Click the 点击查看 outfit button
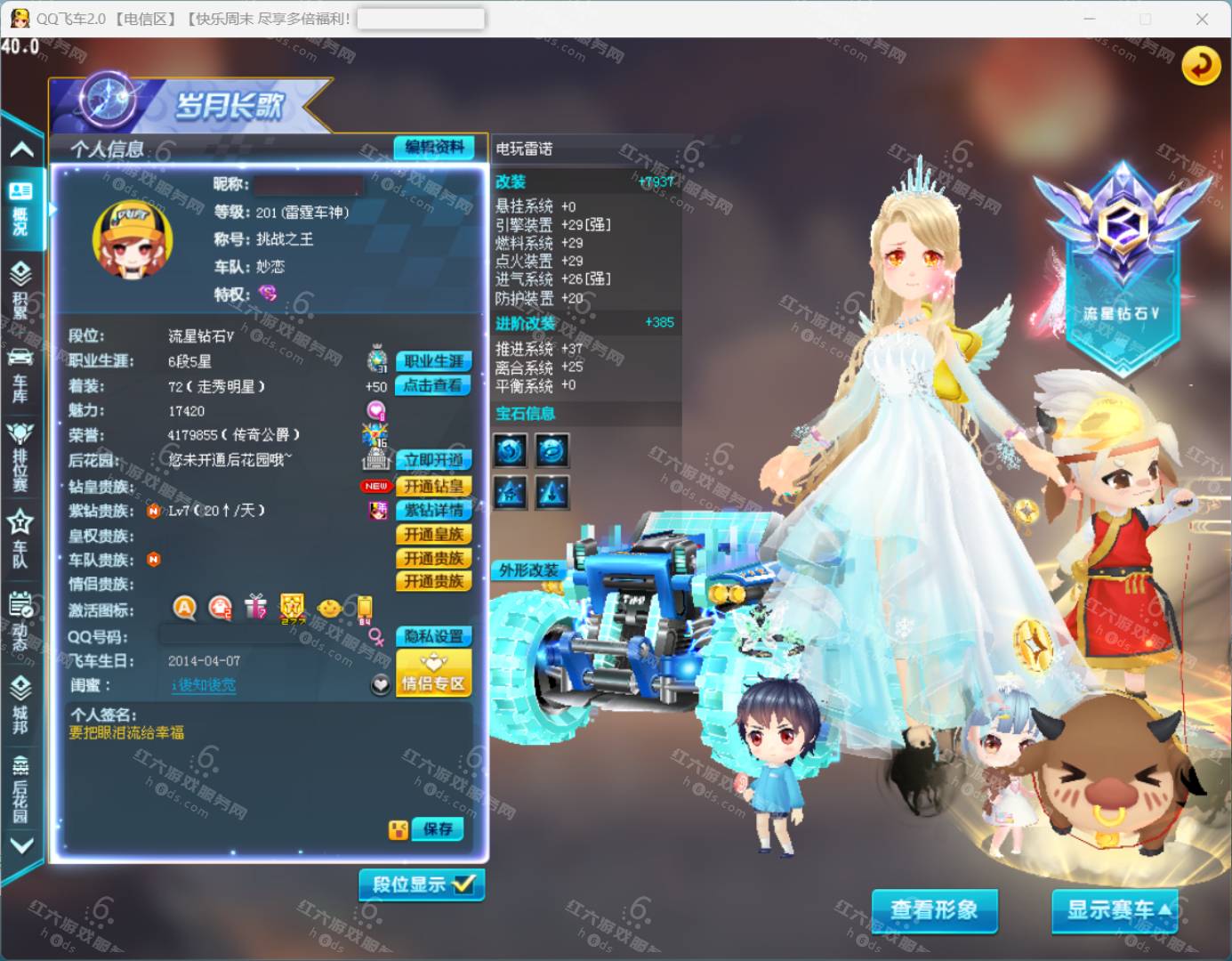 pos(433,385)
